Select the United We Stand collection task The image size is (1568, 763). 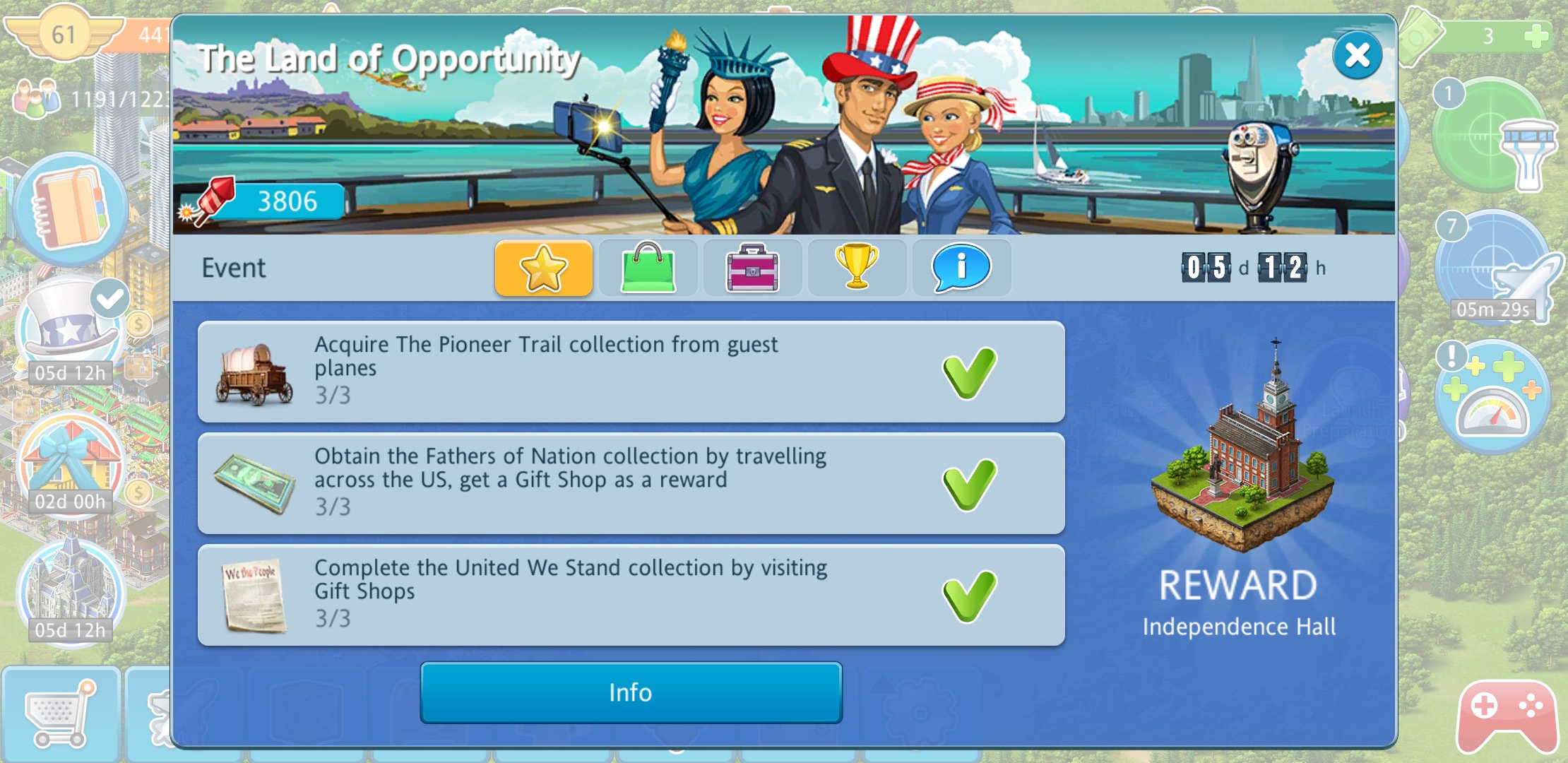(x=631, y=595)
